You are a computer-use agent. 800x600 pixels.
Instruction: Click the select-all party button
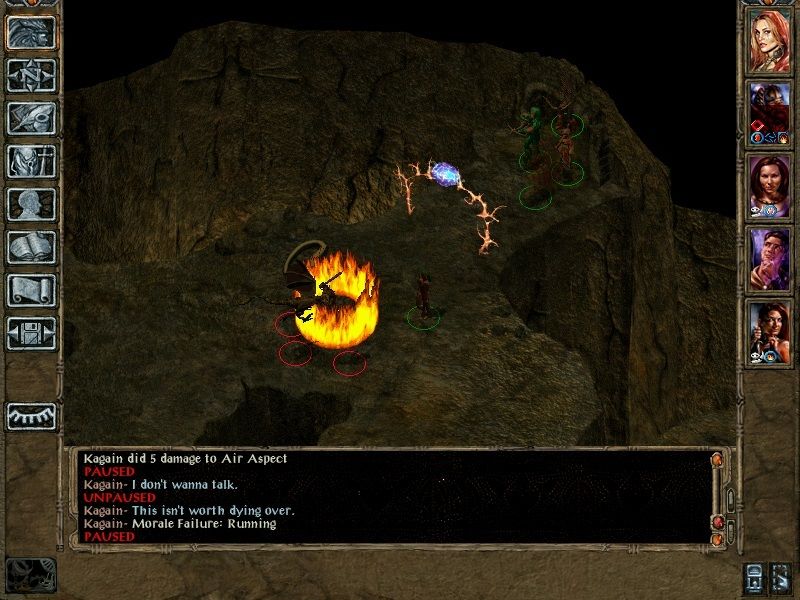(x=753, y=576)
